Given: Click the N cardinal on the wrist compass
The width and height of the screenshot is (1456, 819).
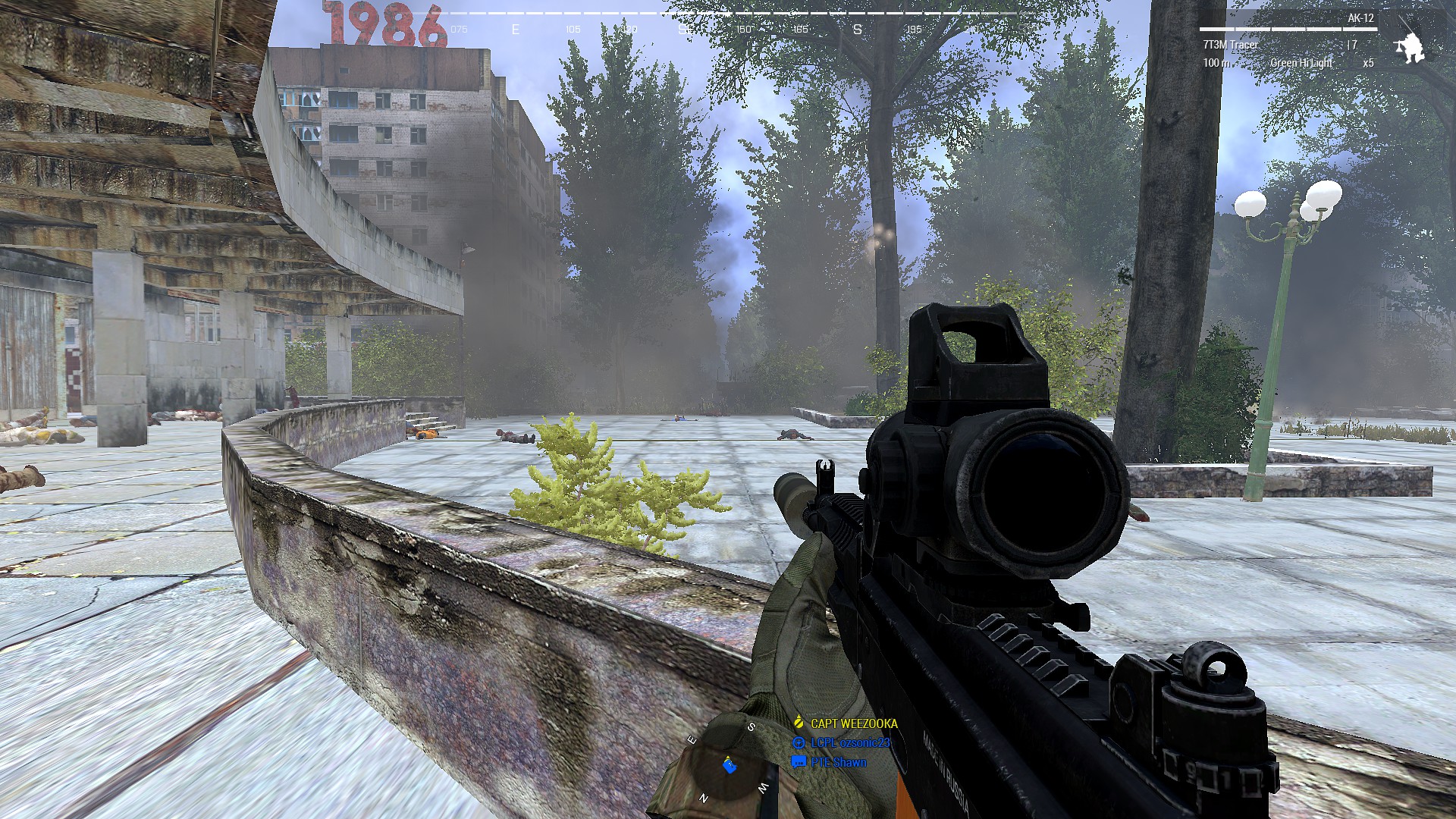Looking at the screenshot, I should (x=704, y=798).
